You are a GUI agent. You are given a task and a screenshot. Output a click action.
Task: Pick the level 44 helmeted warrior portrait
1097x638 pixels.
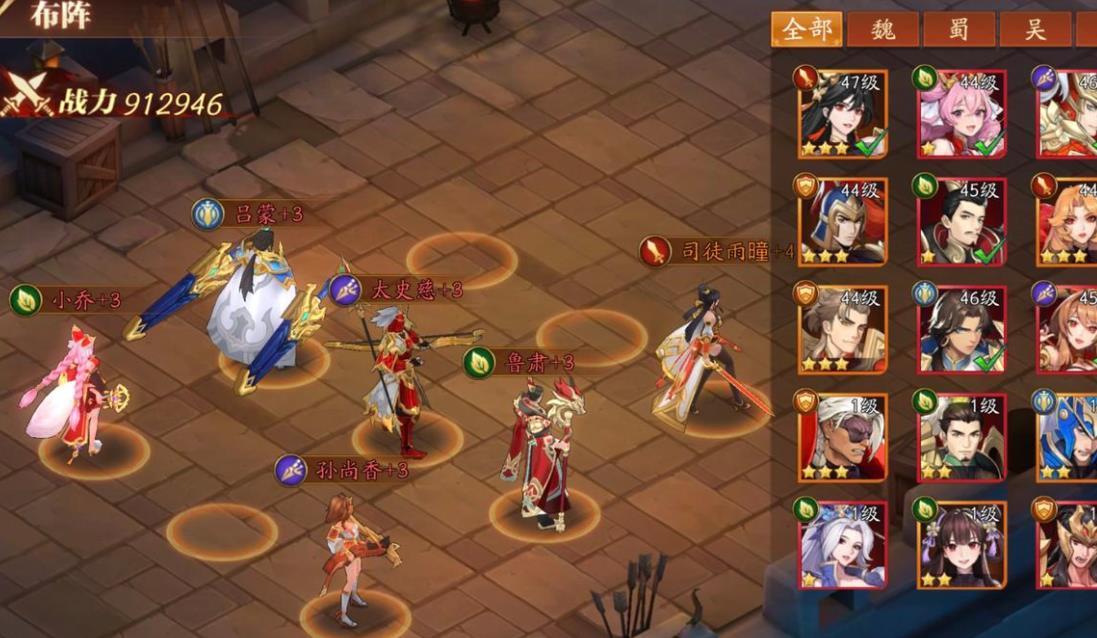[843, 221]
